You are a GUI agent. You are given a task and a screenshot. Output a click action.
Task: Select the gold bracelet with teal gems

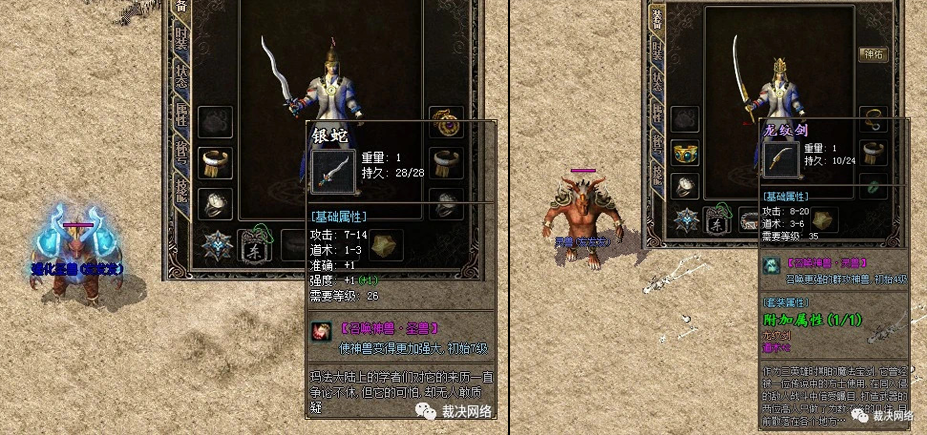pyautogui.click(x=685, y=156)
